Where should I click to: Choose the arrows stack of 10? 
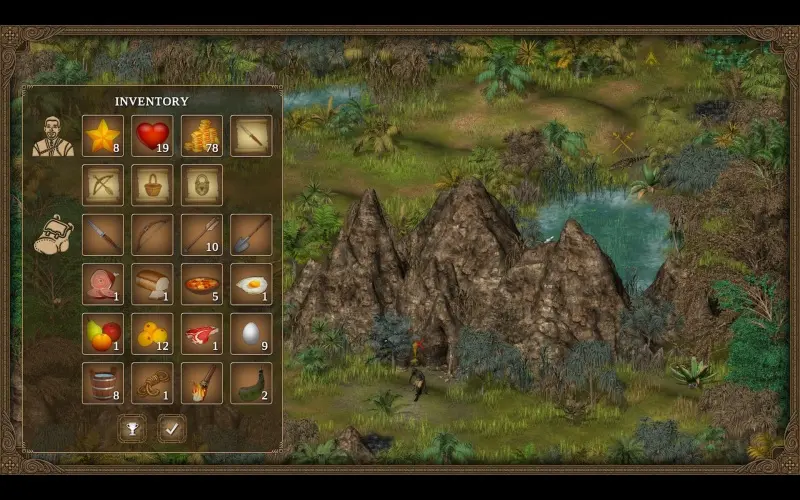[202, 234]
